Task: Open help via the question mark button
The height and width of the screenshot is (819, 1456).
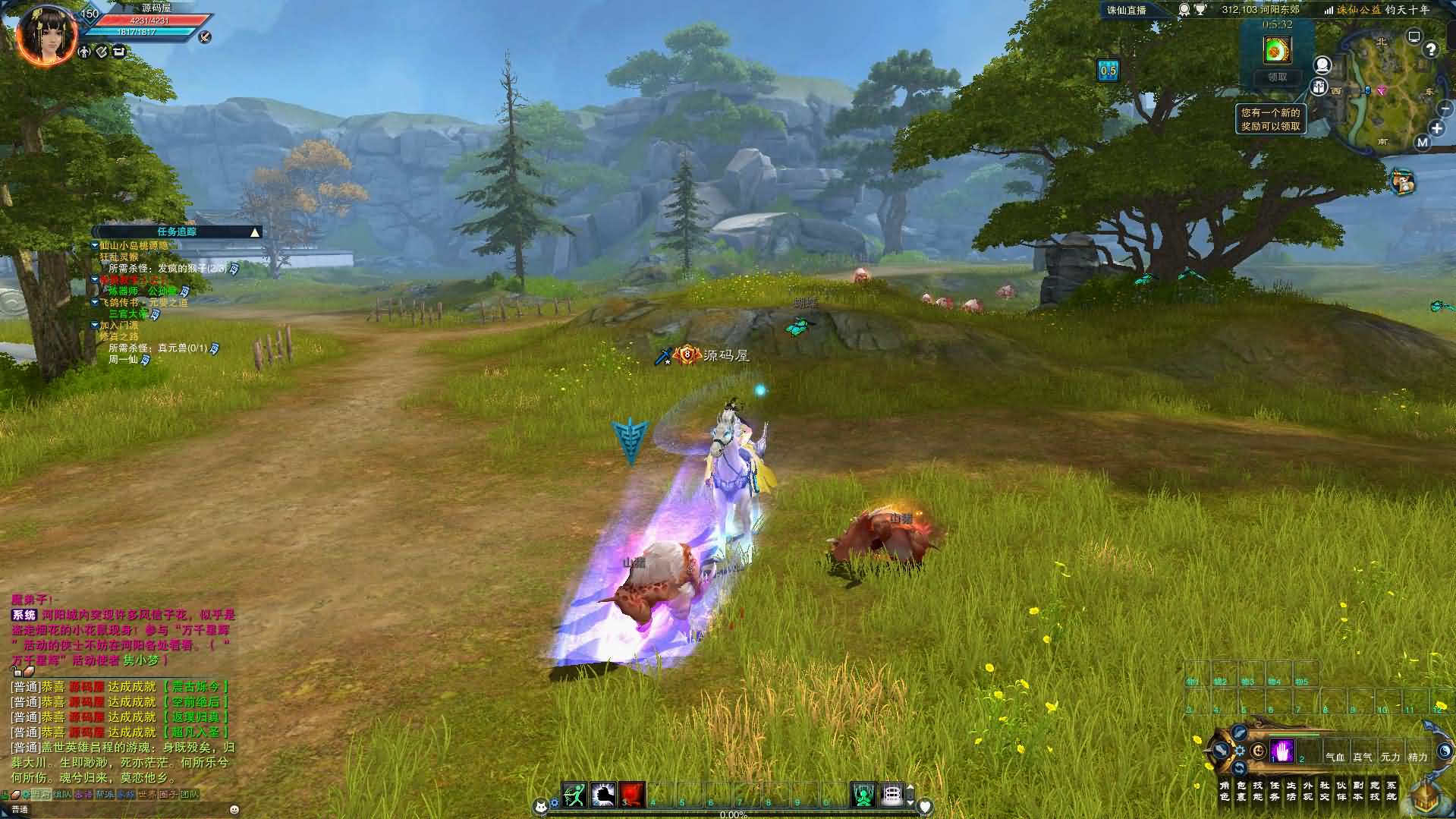Action: click(1431, 50)
